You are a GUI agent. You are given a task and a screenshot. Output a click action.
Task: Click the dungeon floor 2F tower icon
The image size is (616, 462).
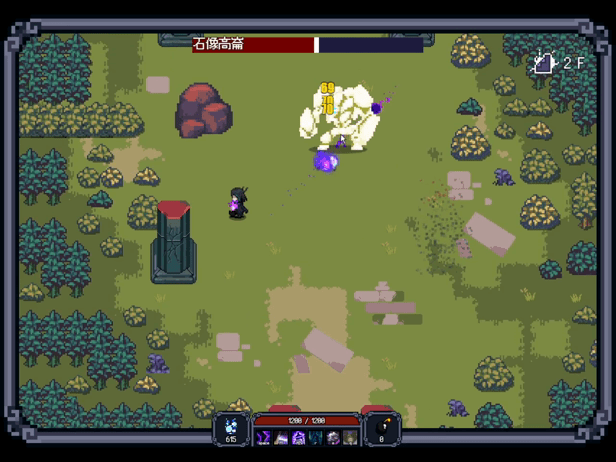click(543, 63)
